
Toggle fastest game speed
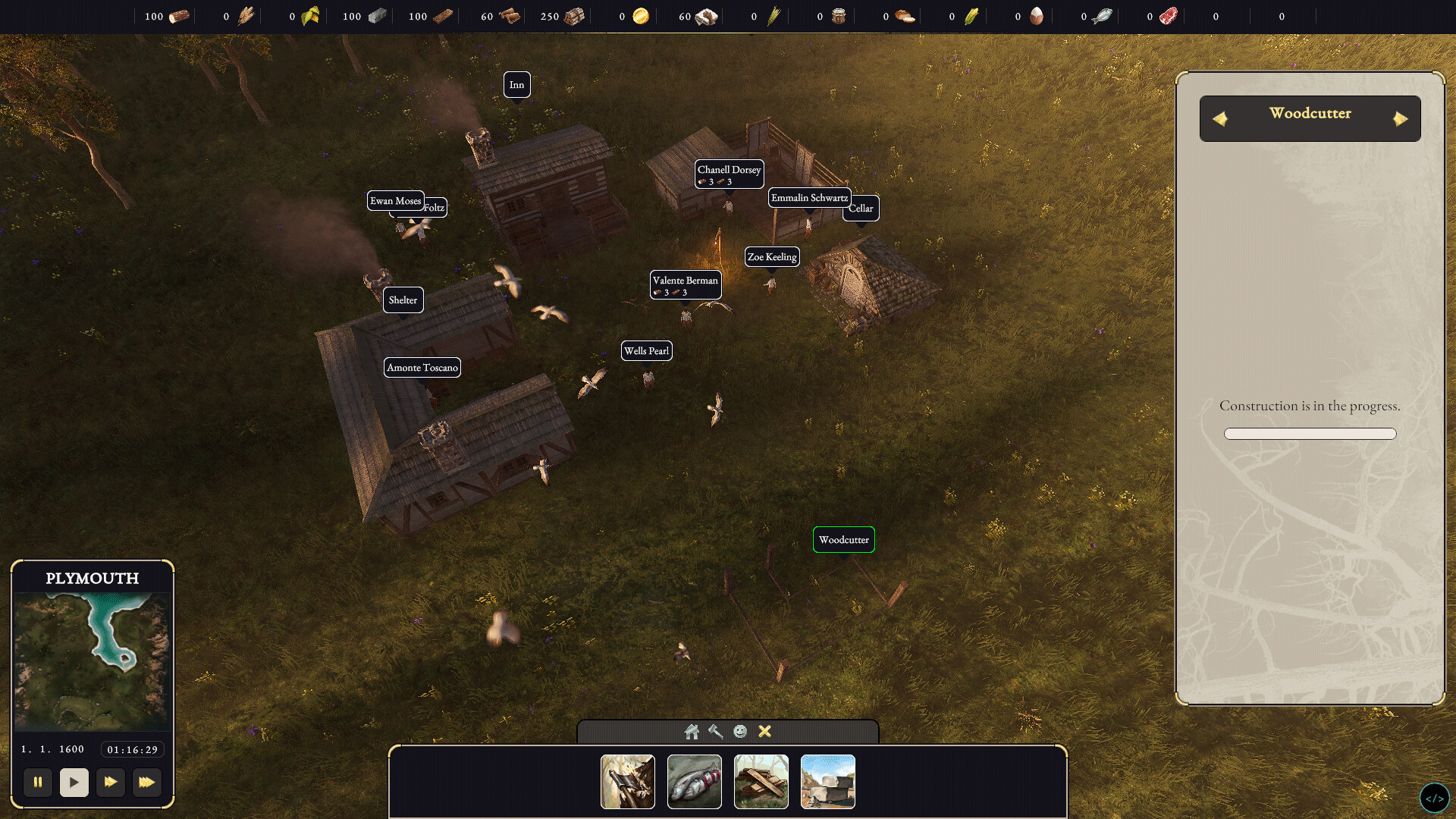click(148, 783)
